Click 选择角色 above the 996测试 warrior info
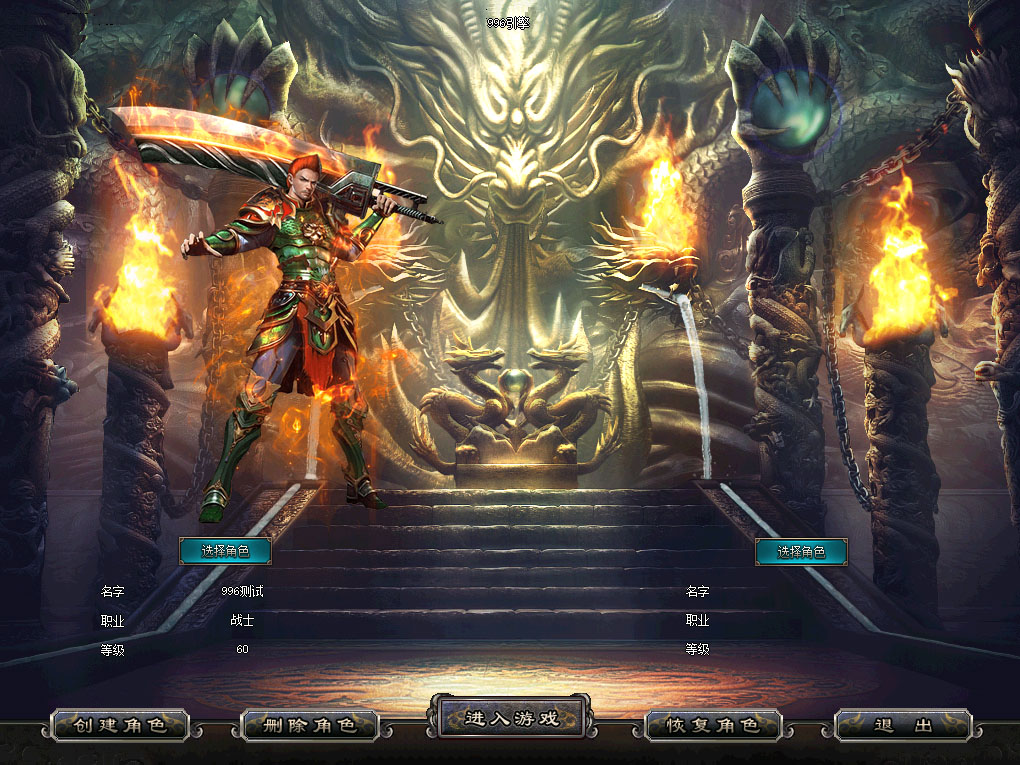Image resolution: width=1020 pixels, height=765 pixels. click(x=225, y=551)
